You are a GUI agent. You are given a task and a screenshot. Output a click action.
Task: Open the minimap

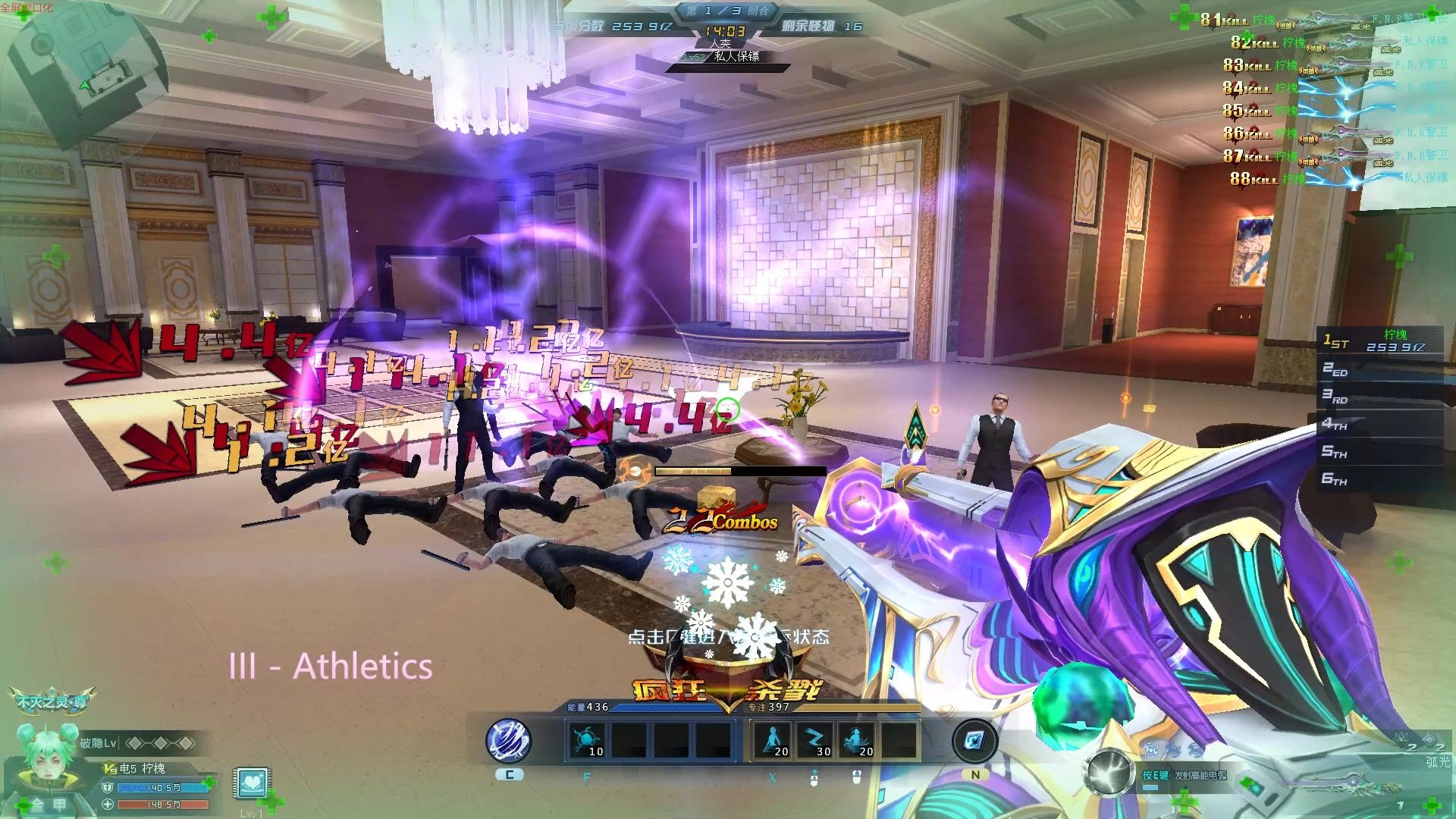tap(83, 76)
